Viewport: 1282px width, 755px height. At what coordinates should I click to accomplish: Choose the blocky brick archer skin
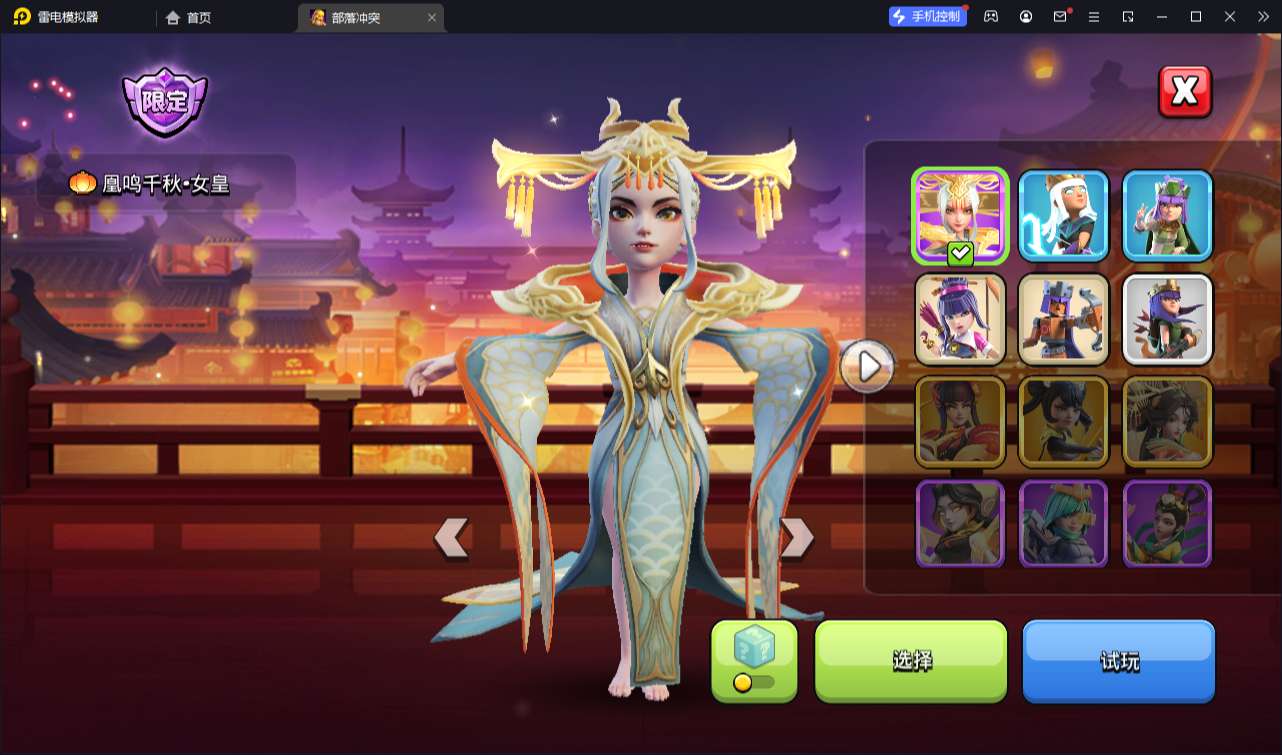pos(1064,319)
